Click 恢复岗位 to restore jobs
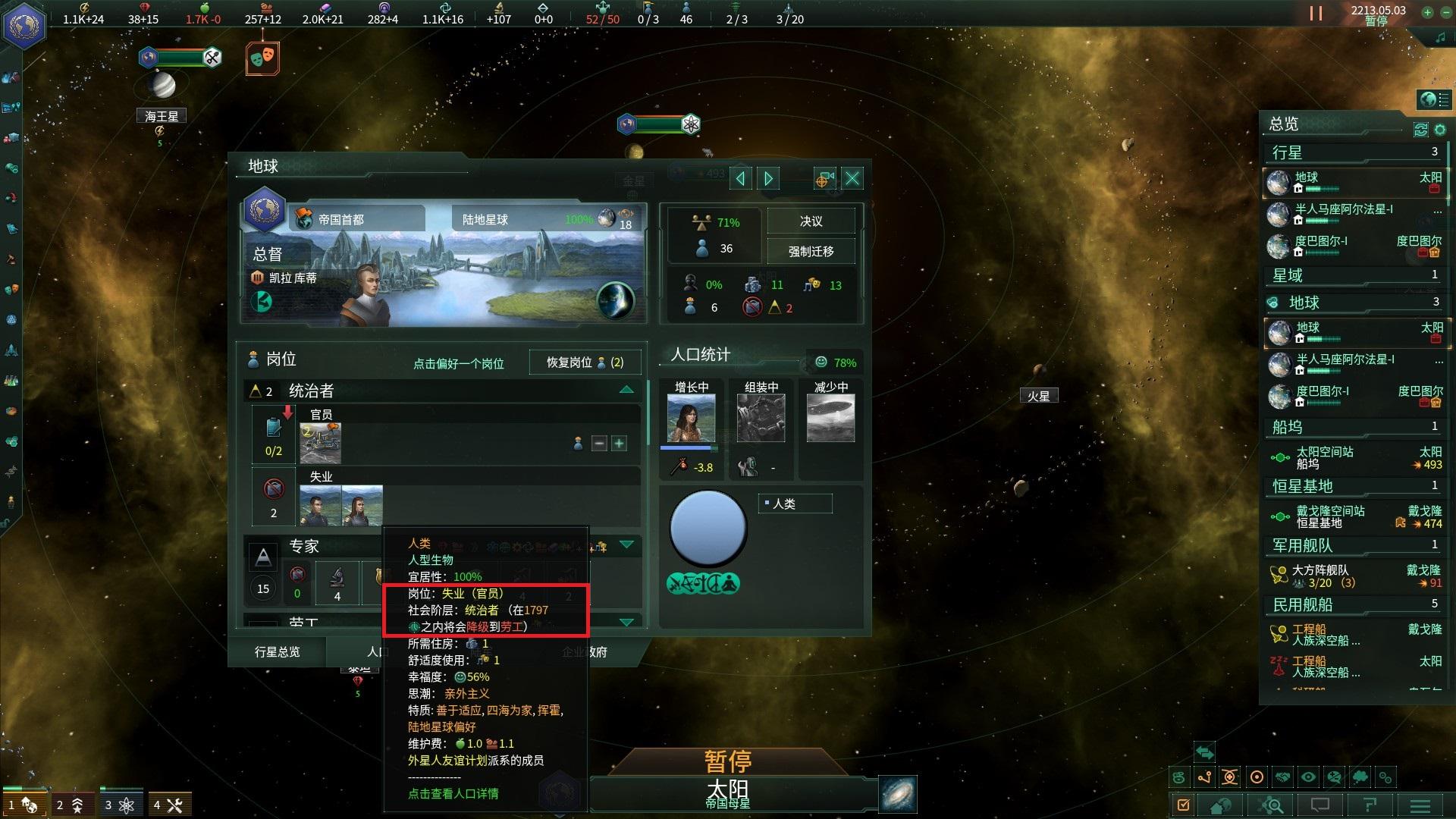This screenshot has width=1456, height=819. click(585, 362)
